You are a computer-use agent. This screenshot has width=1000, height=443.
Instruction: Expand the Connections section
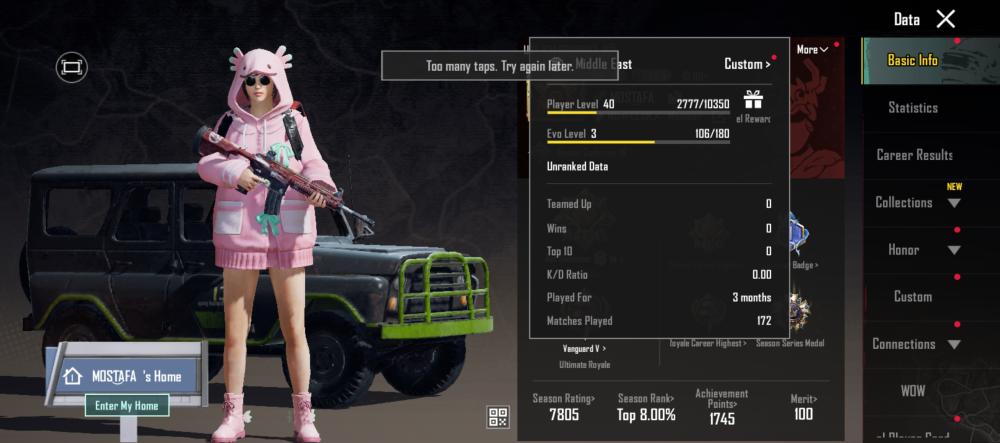point(917,344)
